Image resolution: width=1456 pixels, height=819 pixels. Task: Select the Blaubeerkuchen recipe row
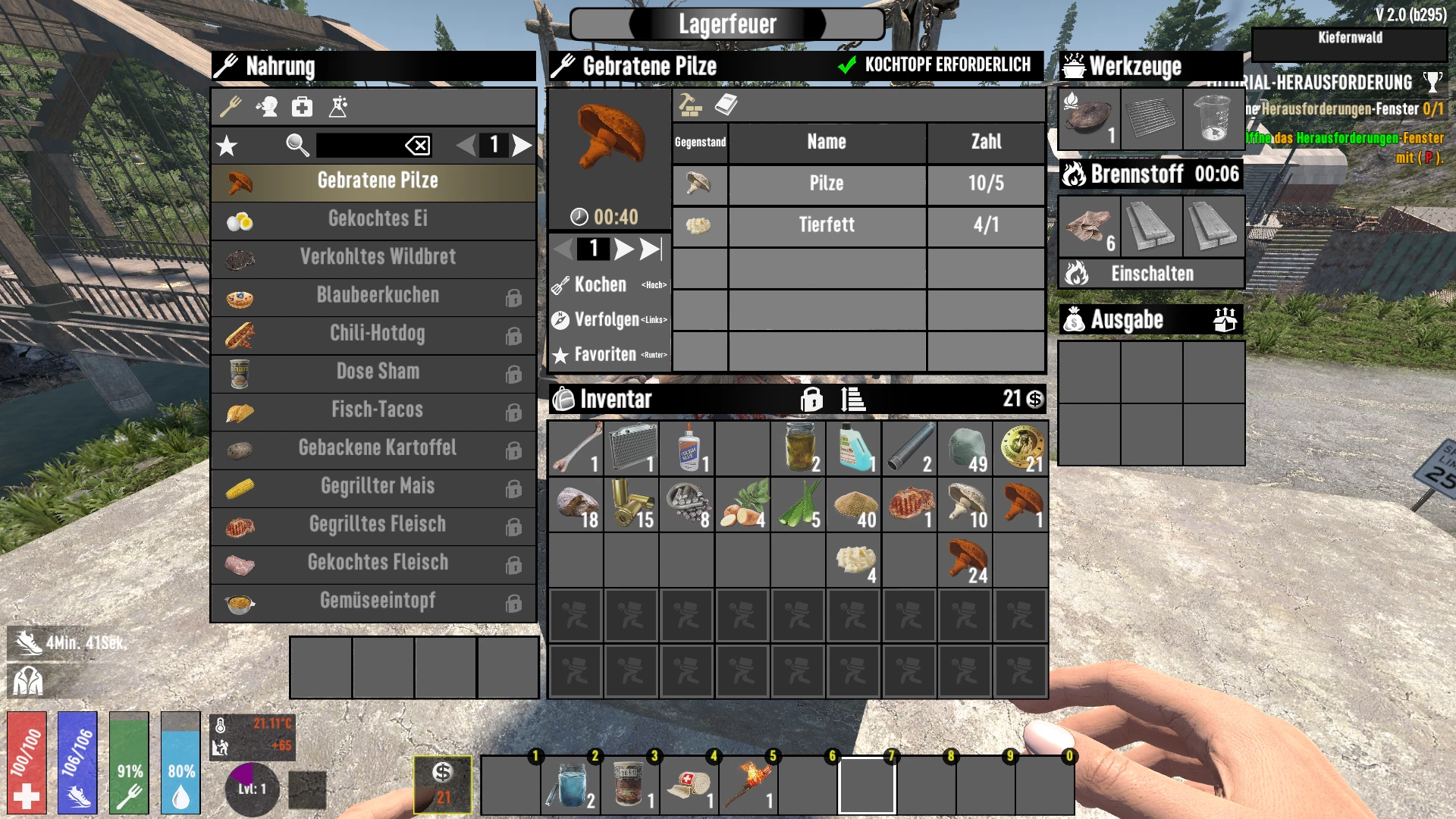[377, 296]
